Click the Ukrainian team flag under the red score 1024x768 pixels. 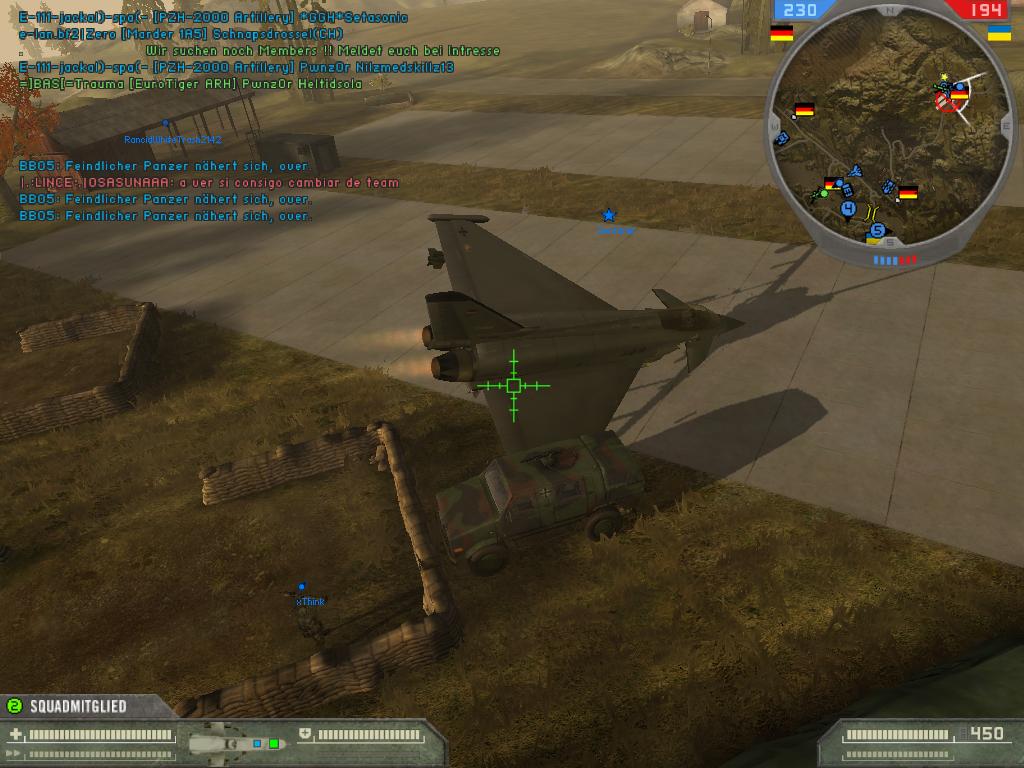pos(999,33)
